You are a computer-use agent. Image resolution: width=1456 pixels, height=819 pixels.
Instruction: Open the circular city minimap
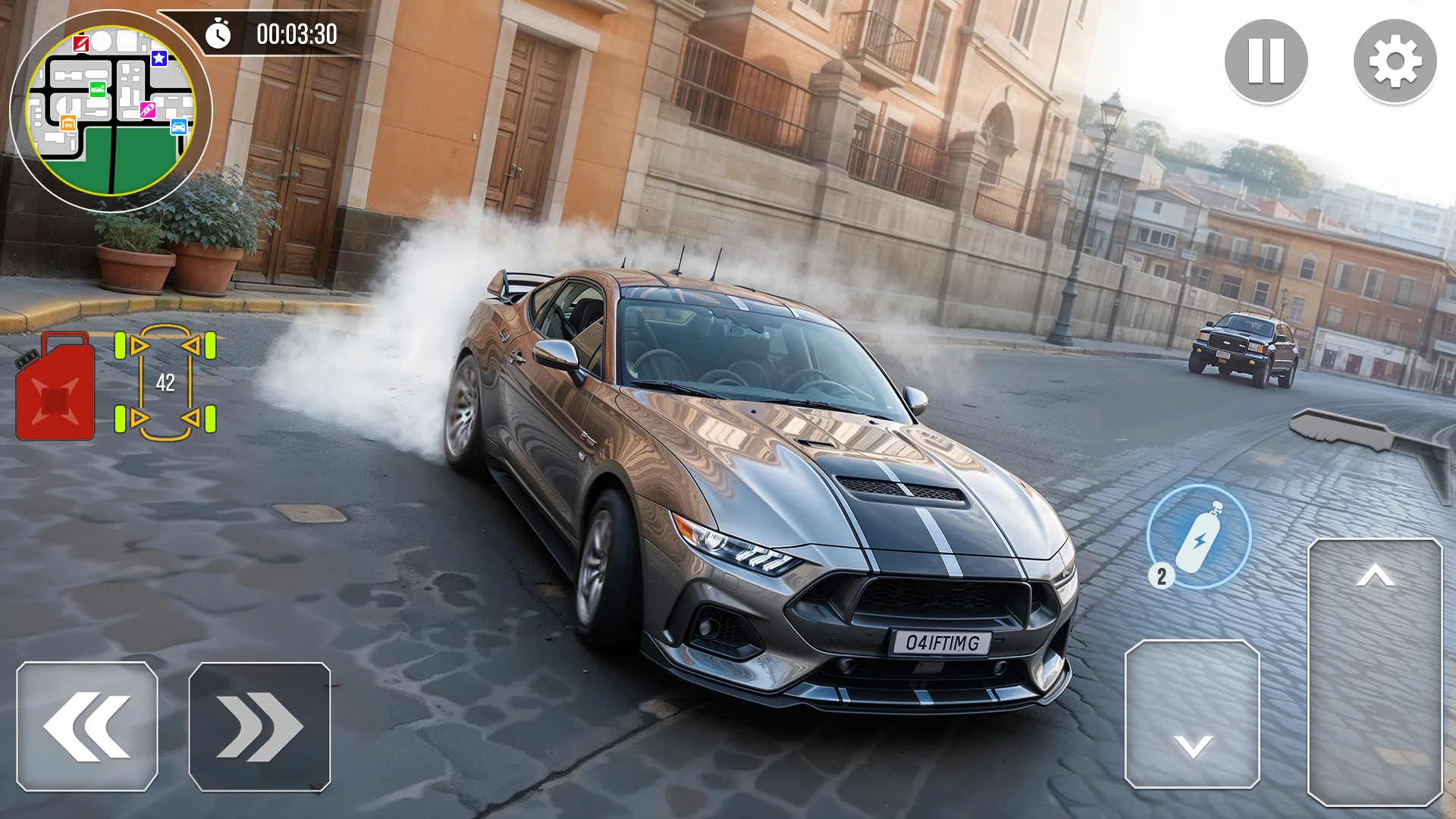click(111, 111)
